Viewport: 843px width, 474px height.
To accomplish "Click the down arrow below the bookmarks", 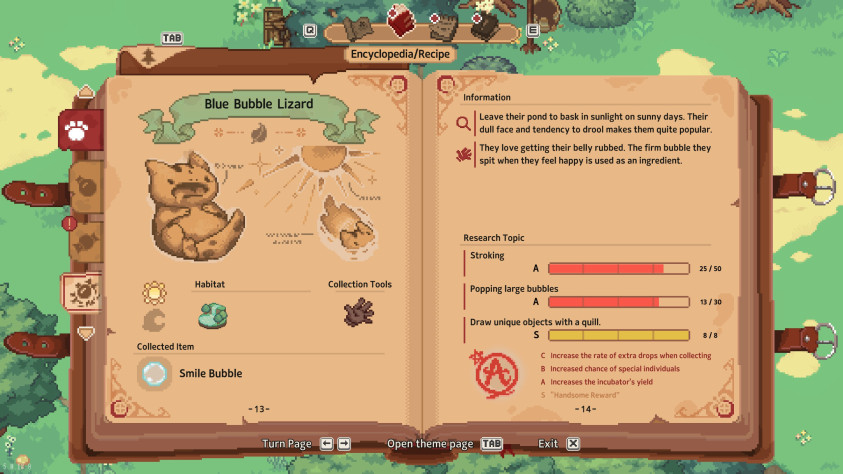I will pyautogui.click(x=86, y=333).
